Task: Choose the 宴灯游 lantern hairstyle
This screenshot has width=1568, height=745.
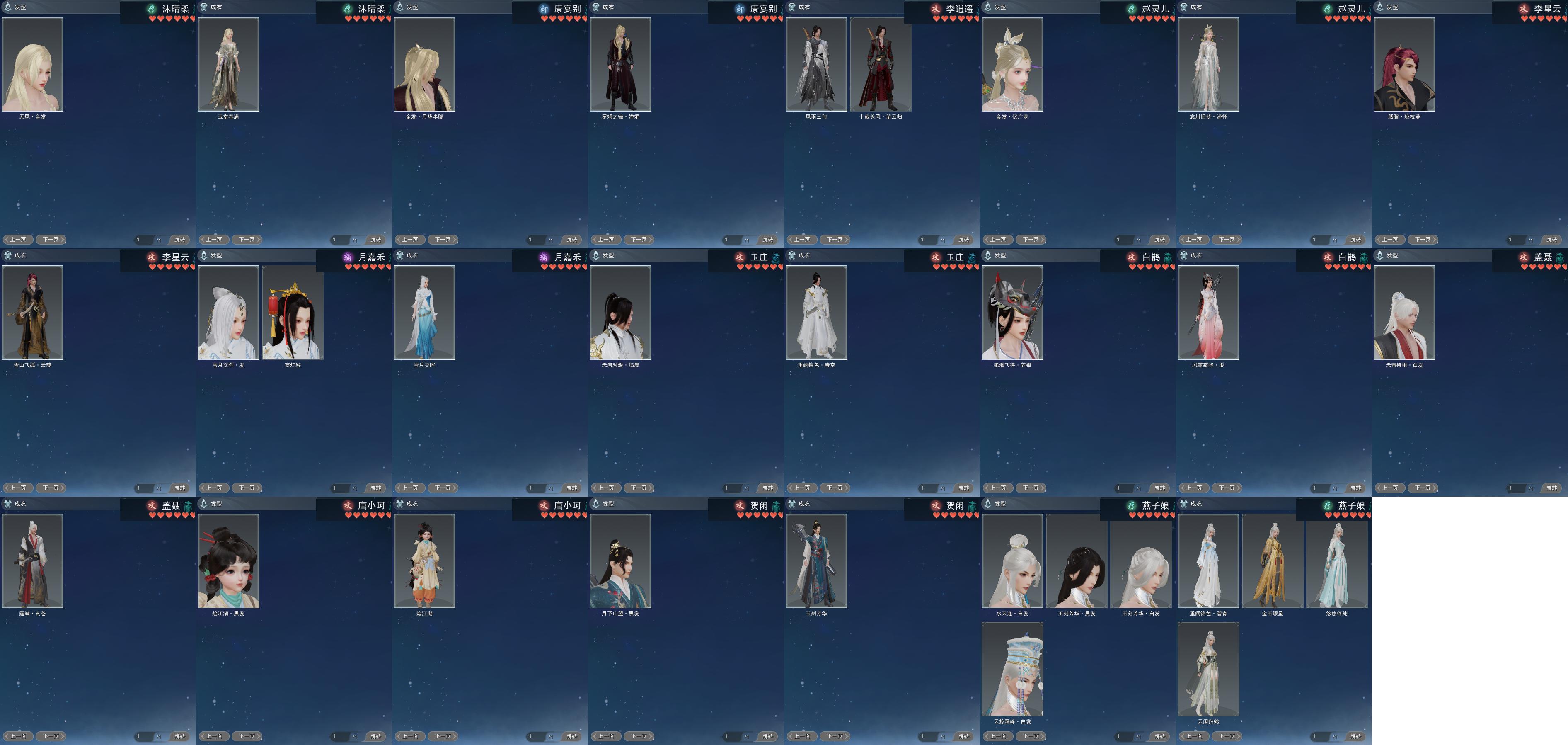Action: click(x=292, y=313)
